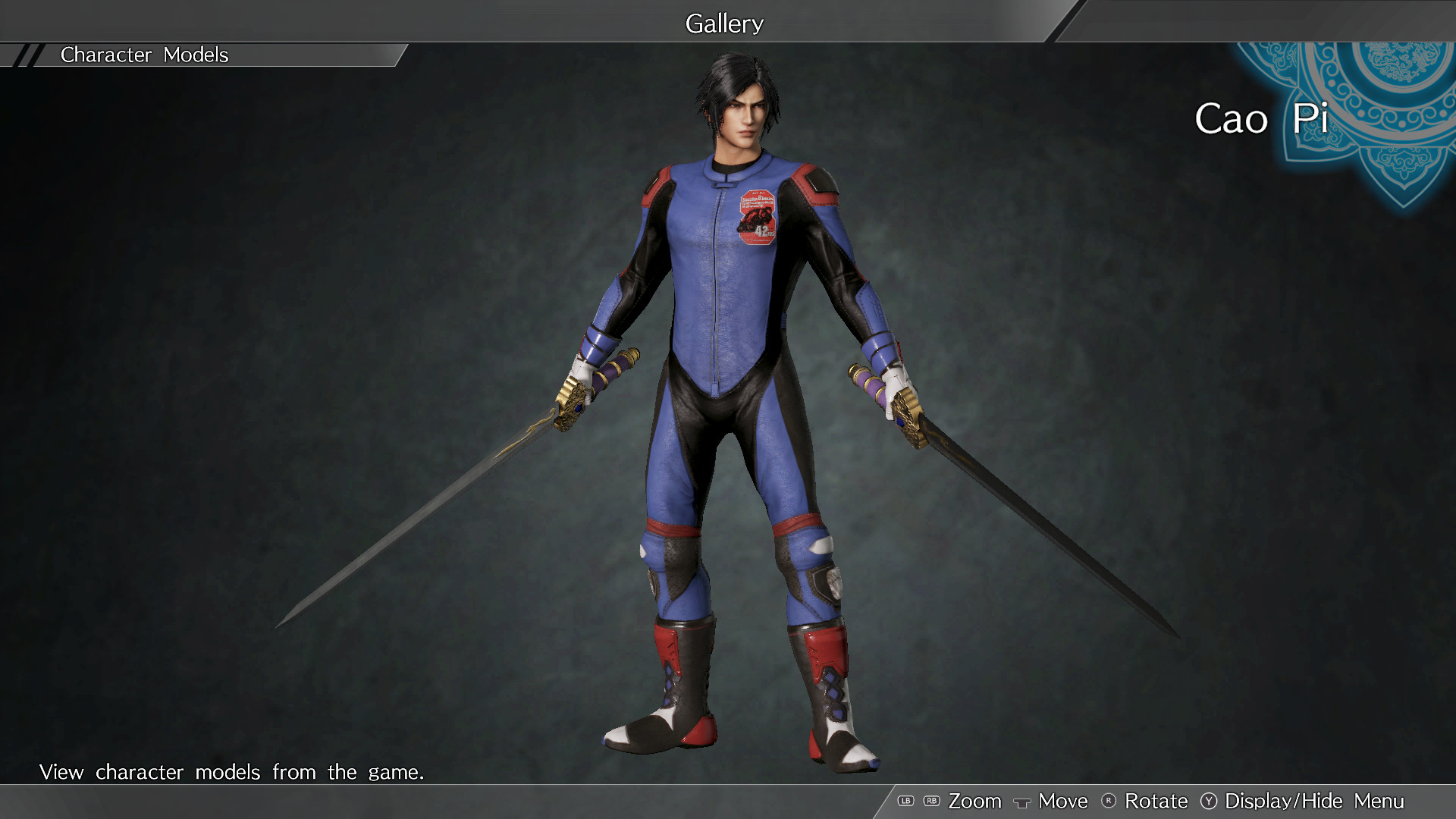Click the LB button icon for zooming out
The height and width of the screenshot is (819, 1456).
point(905,801)
